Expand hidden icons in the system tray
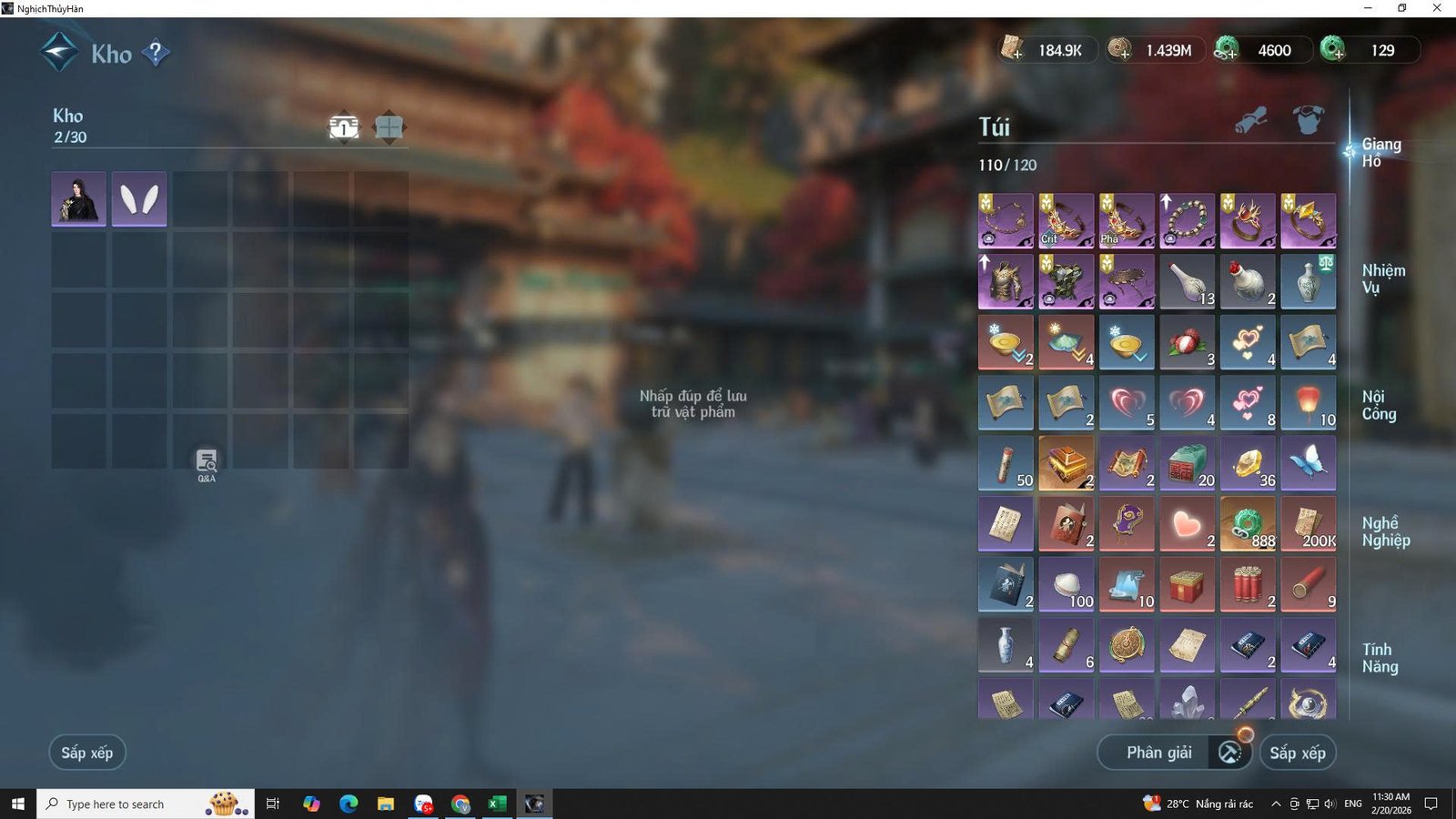This screenshot has width=1456, height=819. click(x=1275, y=804)
